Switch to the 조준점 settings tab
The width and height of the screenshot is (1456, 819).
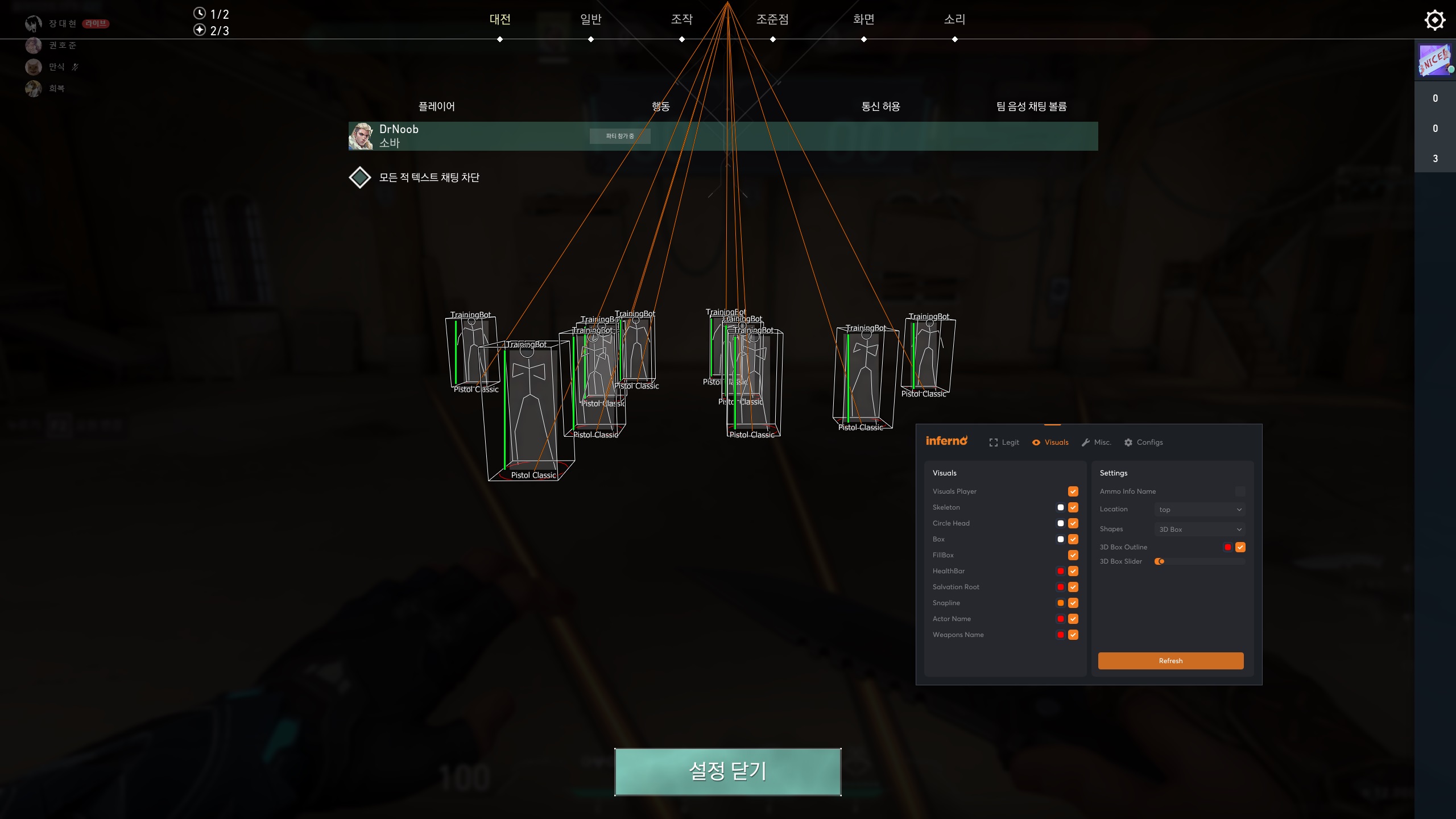[x=772, y=19]
